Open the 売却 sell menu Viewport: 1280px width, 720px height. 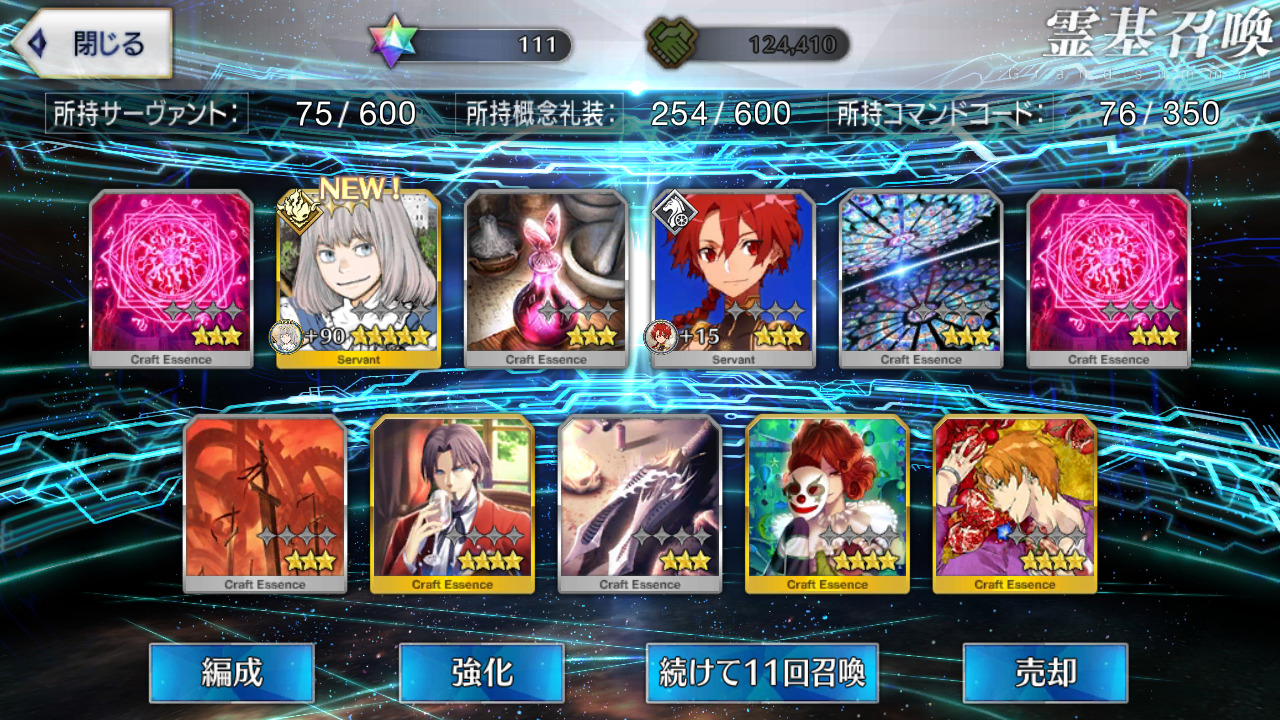coord(1044,672)
